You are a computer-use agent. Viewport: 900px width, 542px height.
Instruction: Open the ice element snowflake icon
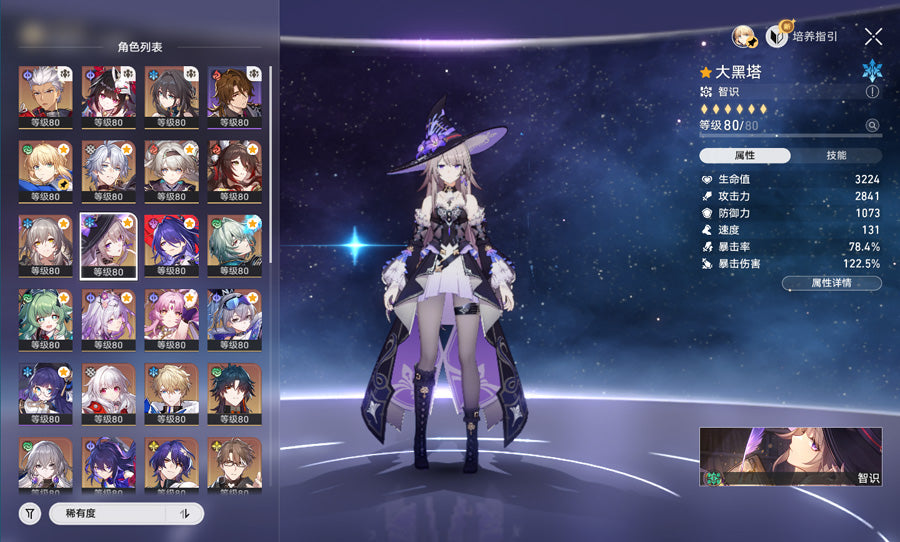[x=872, y=70]
